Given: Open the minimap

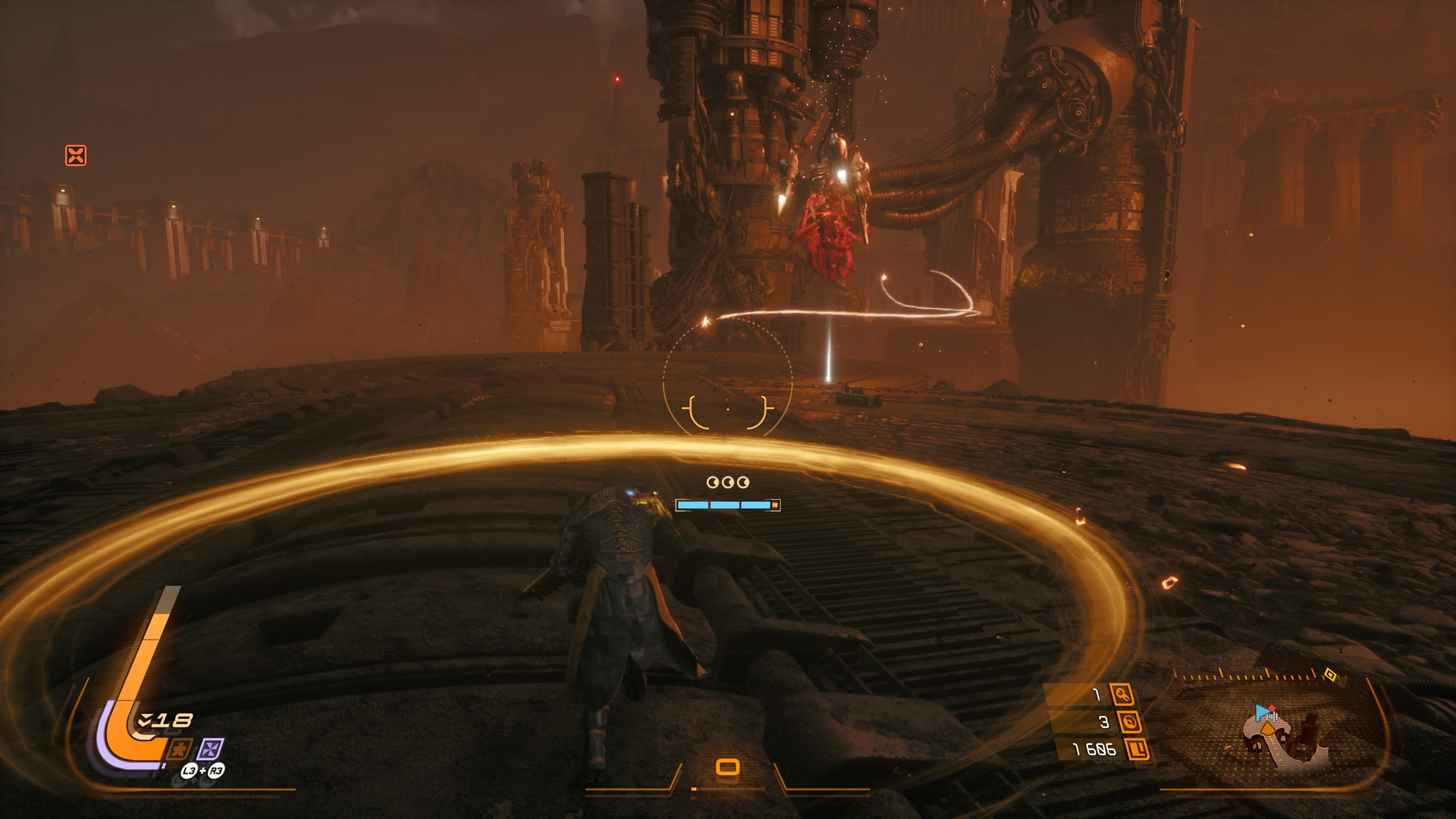Looking at the screenshot, I should pyautogui.click(x=1283, y=735).
